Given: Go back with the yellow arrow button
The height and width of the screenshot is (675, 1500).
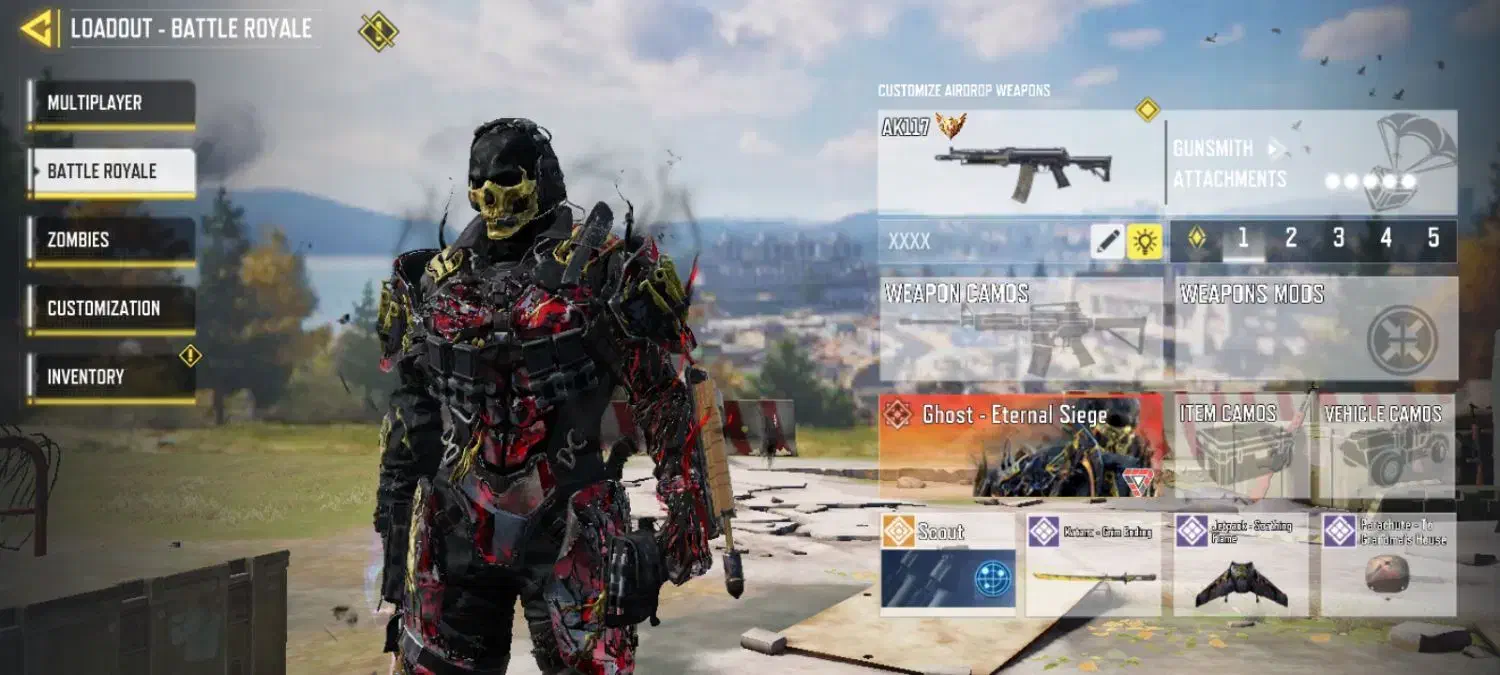Looking at the screenshot, I should pyautogui.click(x=38, y=28).
